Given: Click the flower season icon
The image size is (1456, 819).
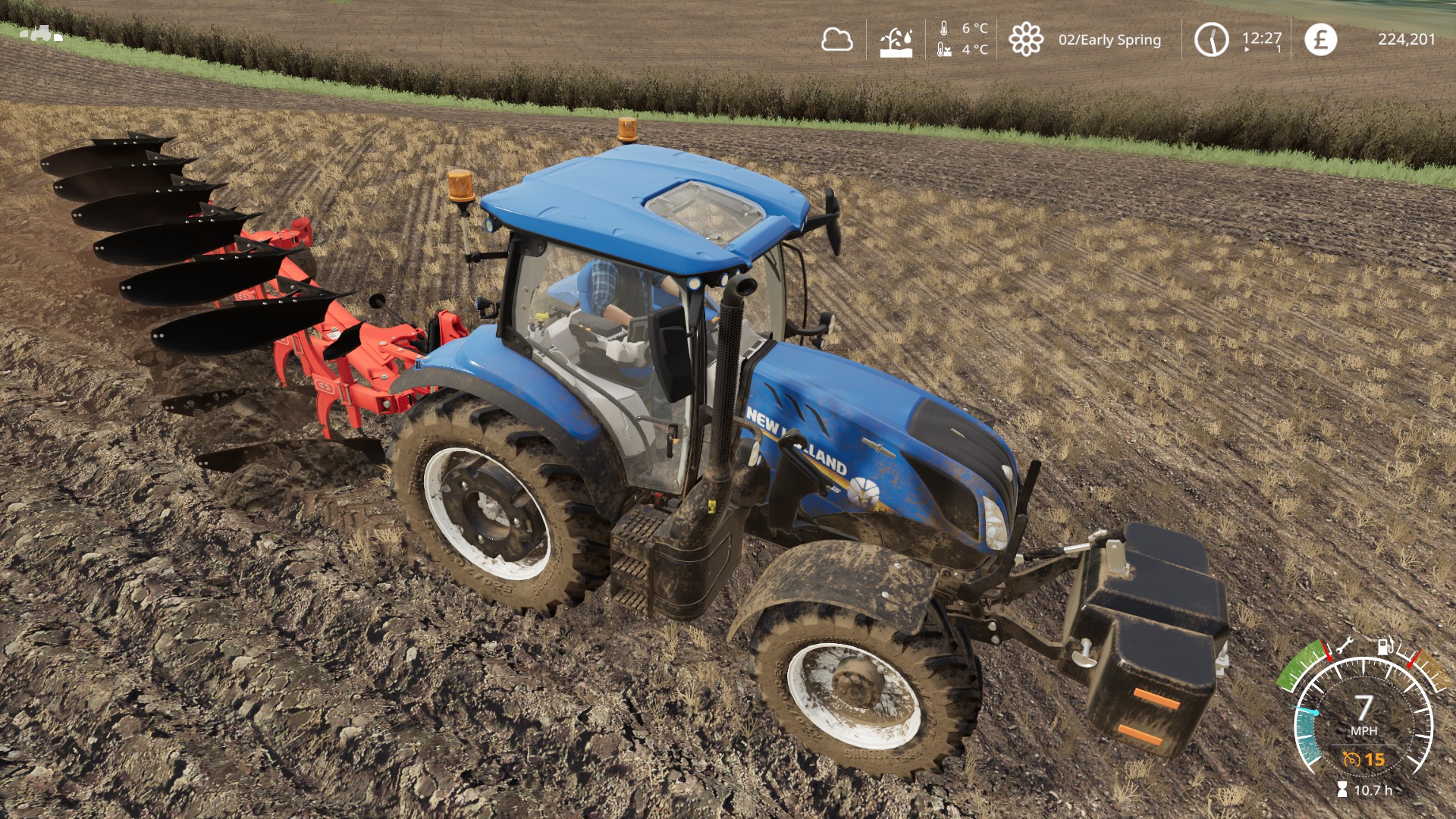Looking at the screenshot, I should pos(1025,39).
